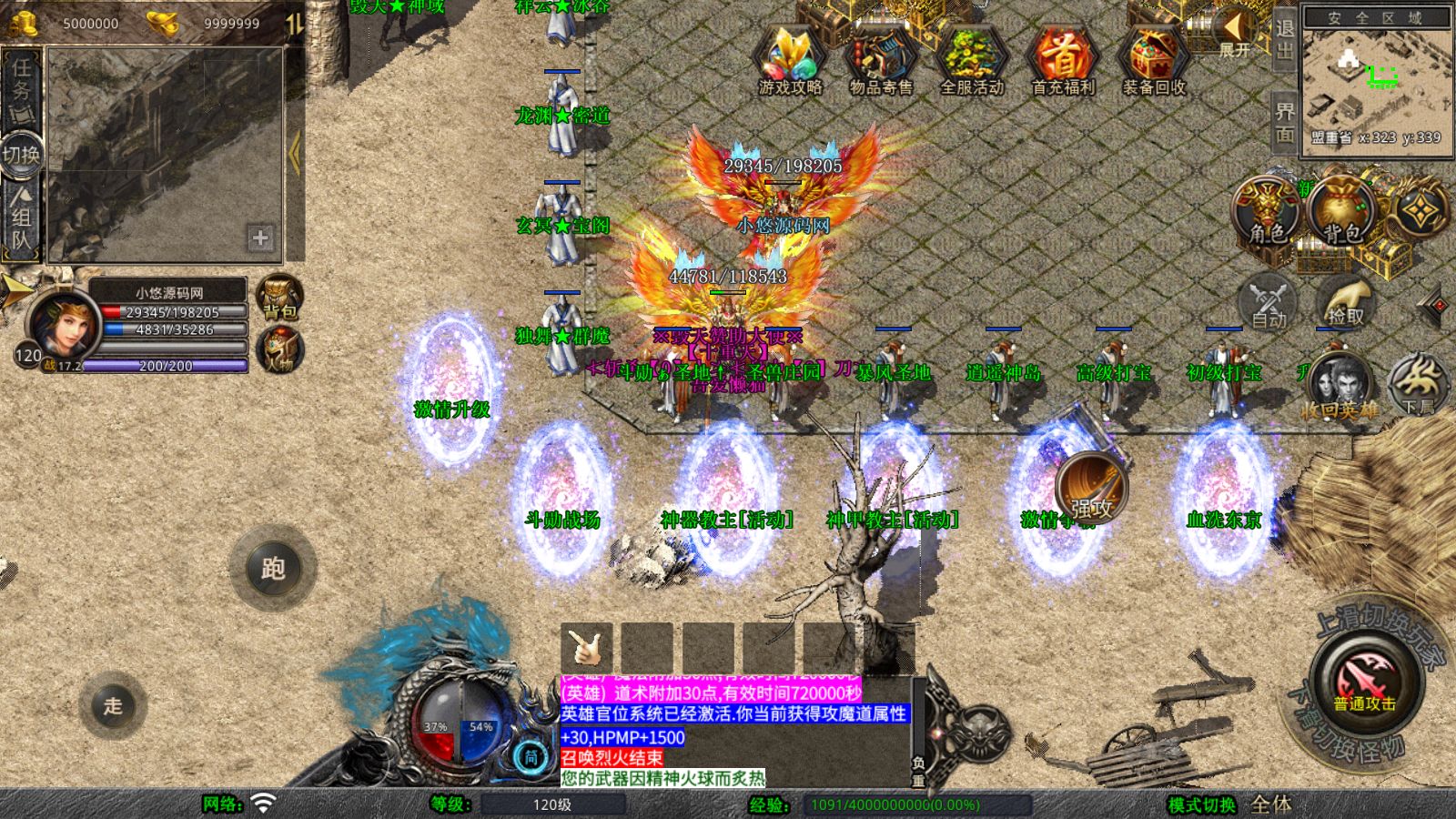Switch to the 组队 team tab
This screenshot has height=819, width=1456.
click(21, 218)
